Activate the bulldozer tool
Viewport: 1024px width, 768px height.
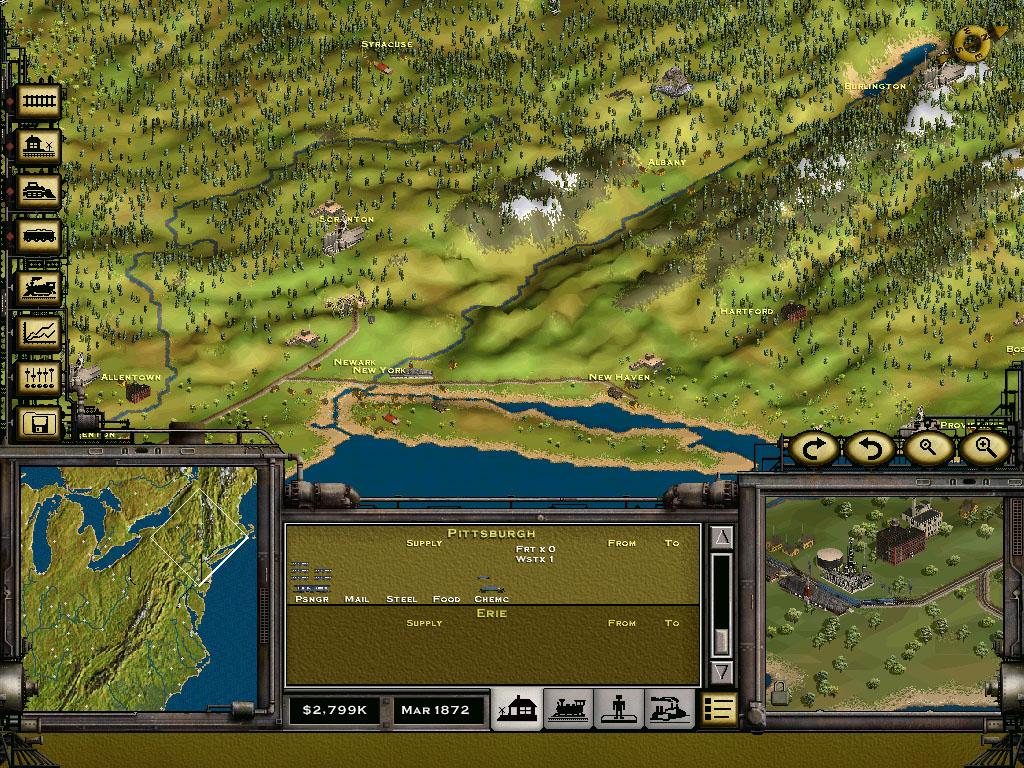(38, 192)
